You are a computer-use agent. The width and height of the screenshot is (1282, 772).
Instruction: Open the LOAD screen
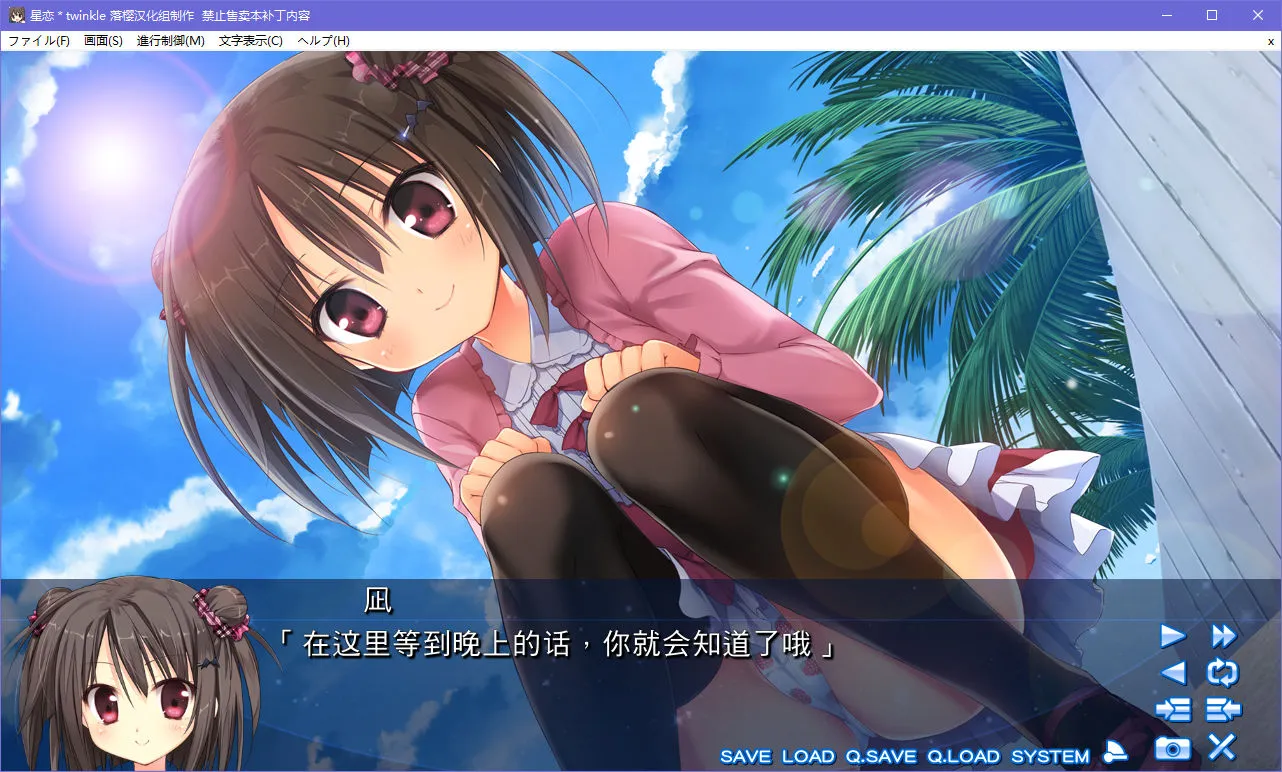(808, 757)
